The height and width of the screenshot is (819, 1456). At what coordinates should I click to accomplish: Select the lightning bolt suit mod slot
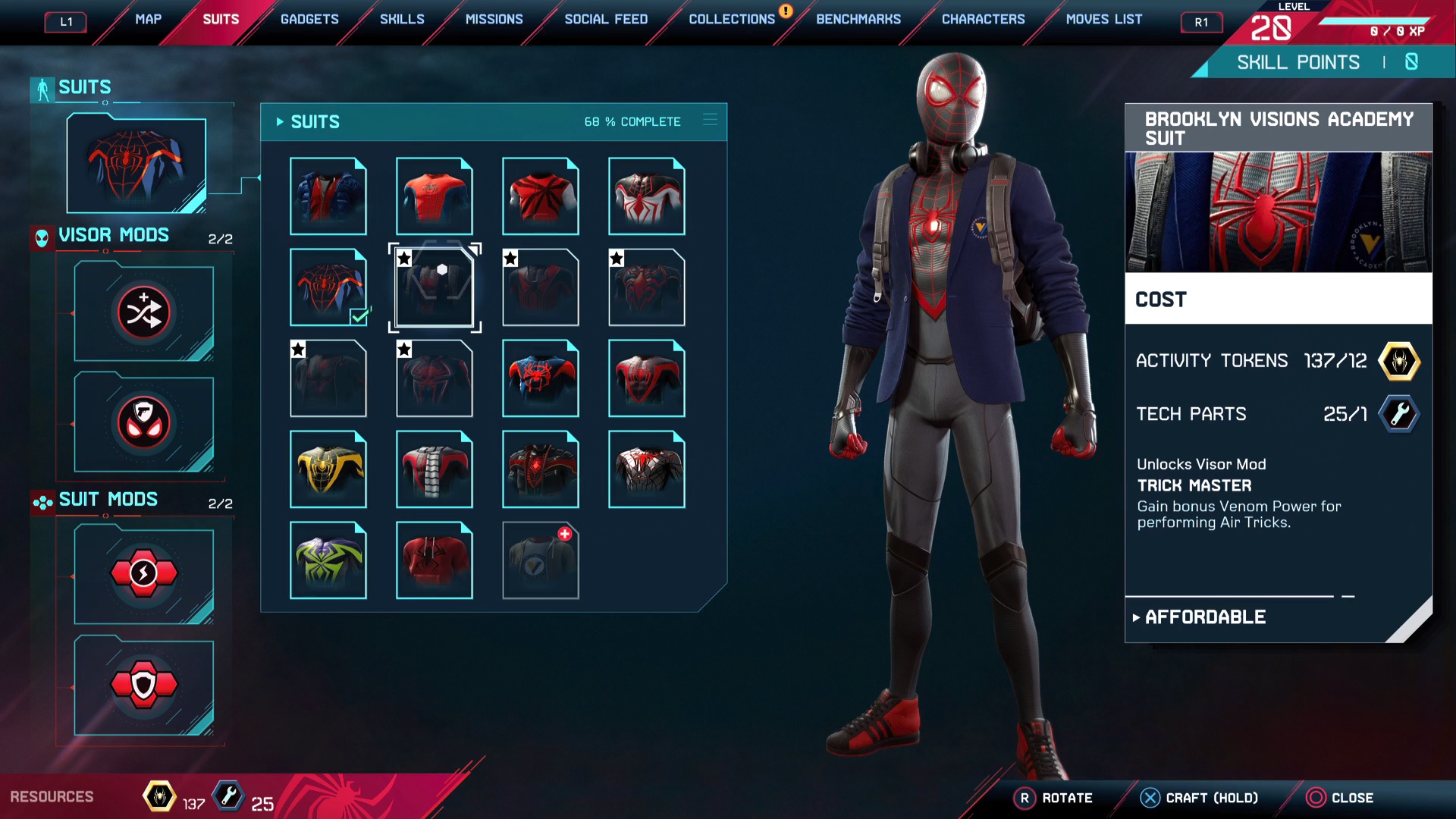coord(144,575)
